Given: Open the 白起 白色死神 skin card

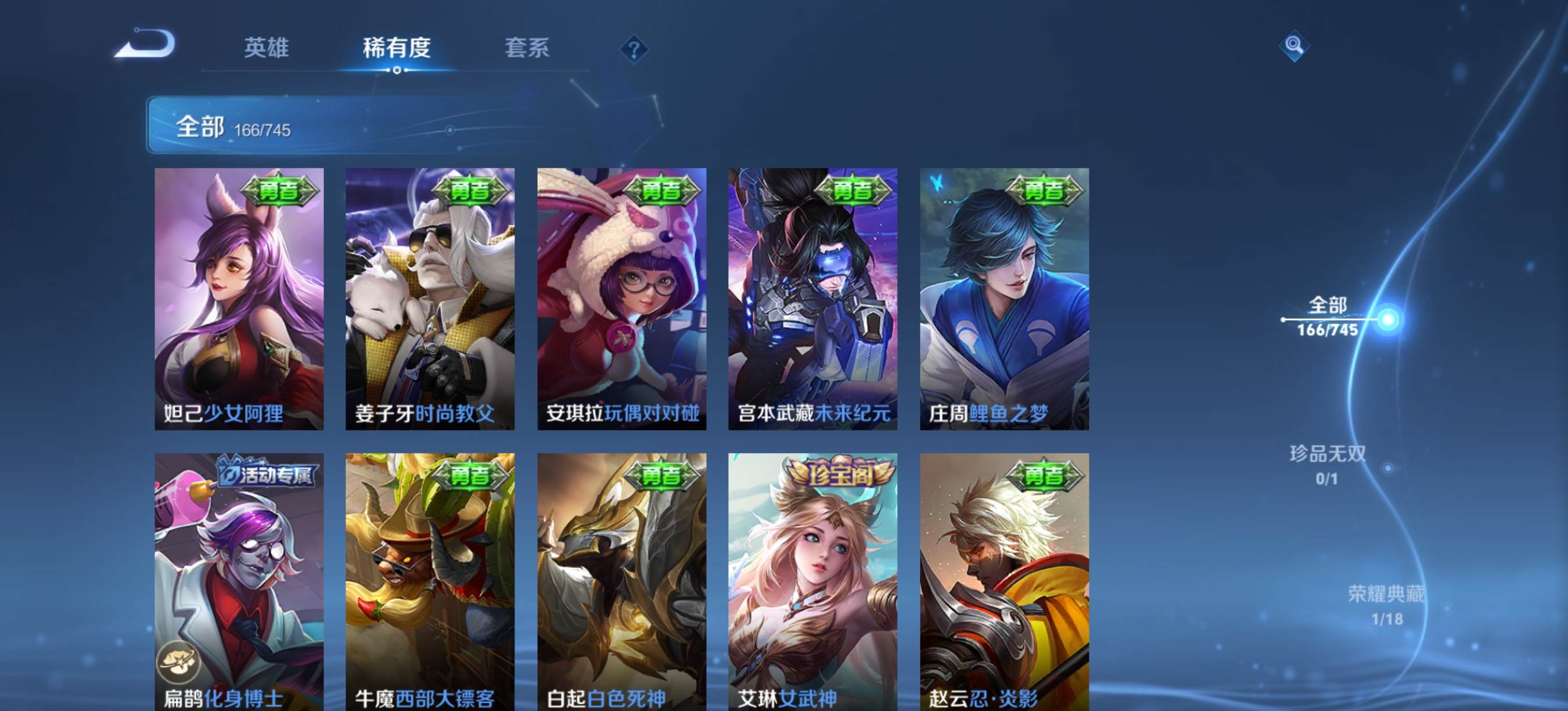Looking at the screenshot, I should [x=621, y=581].
